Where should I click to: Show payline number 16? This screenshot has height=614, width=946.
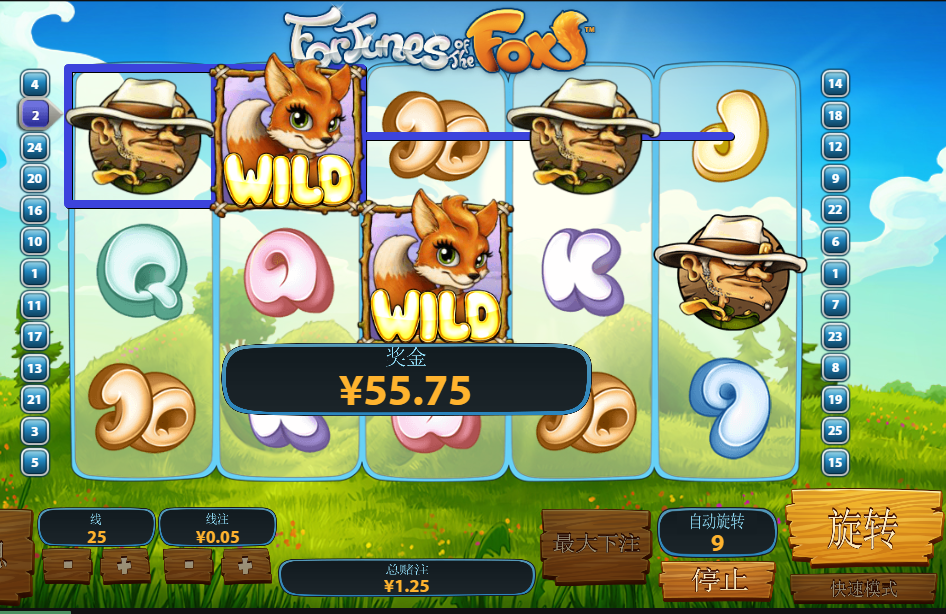35,210
